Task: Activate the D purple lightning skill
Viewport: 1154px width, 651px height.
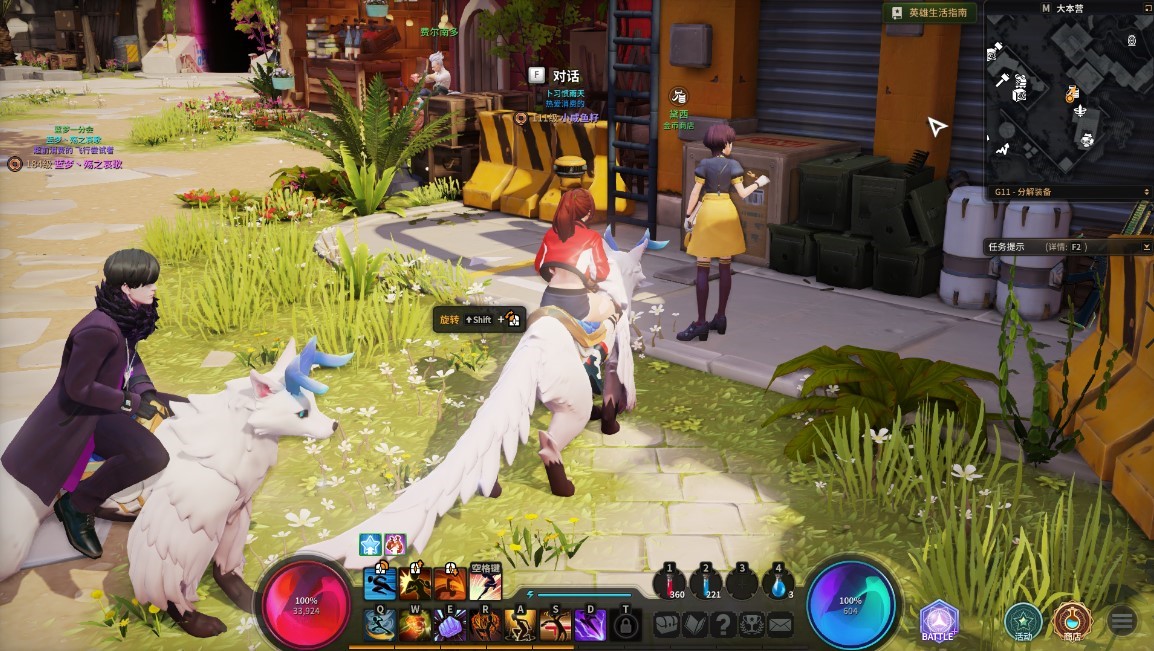Action: [x=590, y=624]
